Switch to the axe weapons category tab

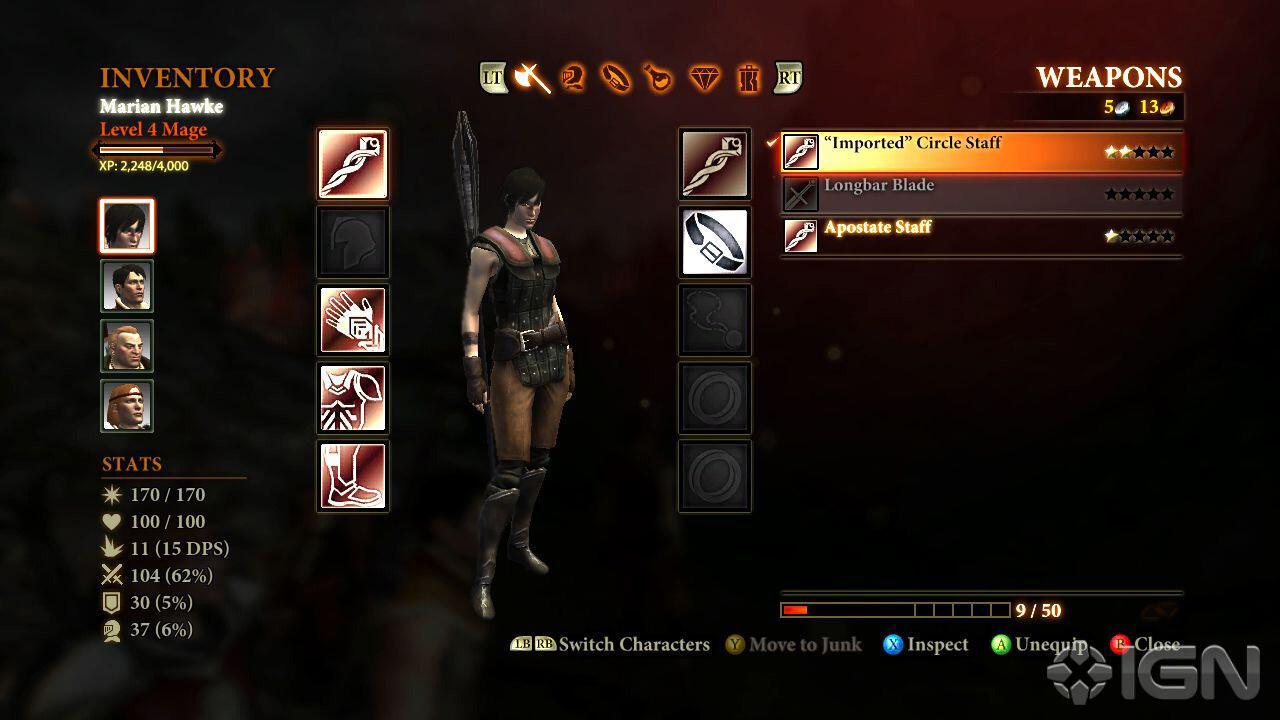531,77
